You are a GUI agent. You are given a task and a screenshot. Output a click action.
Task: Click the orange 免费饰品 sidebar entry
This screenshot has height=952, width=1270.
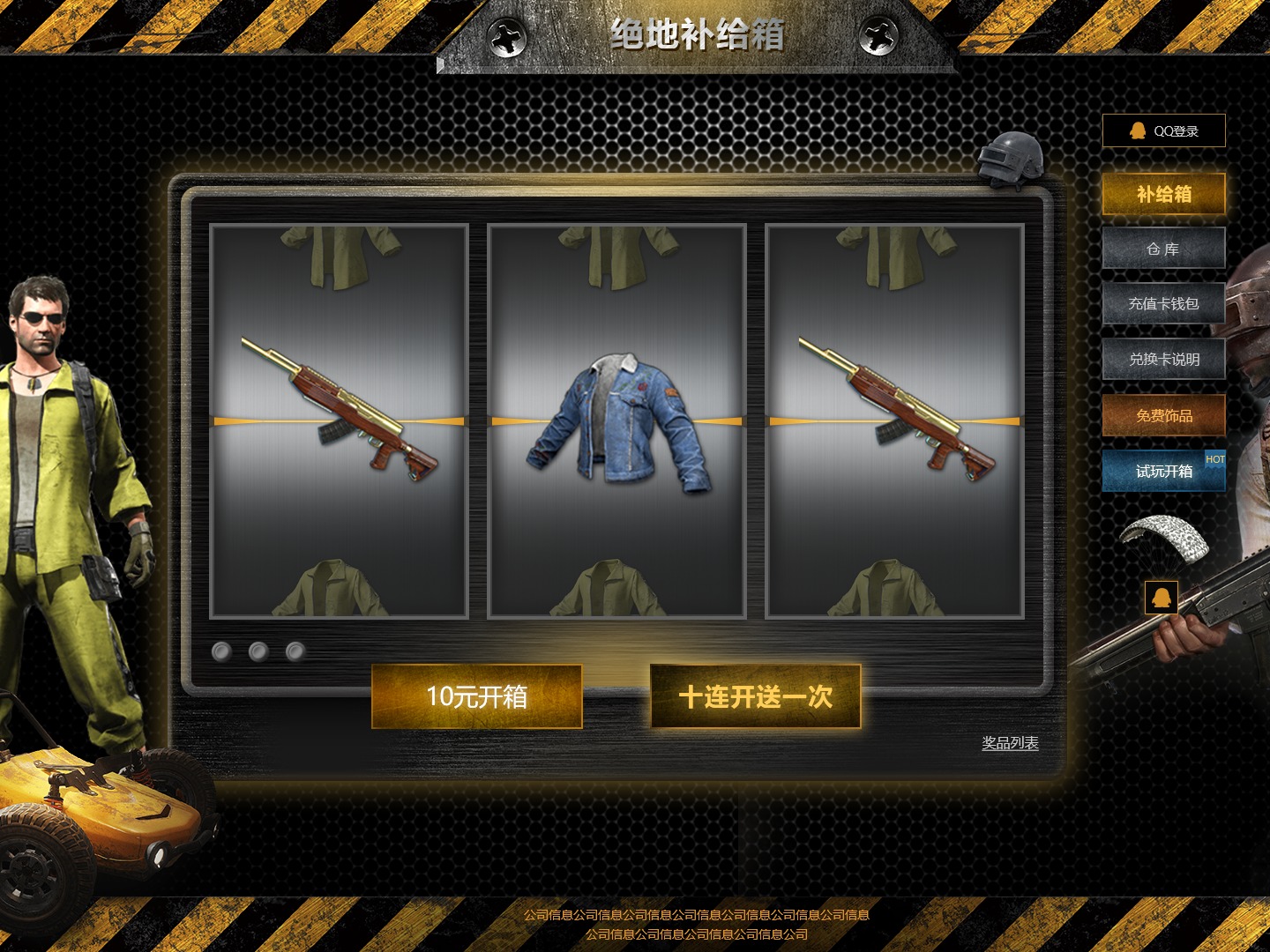pos(1163,415)
